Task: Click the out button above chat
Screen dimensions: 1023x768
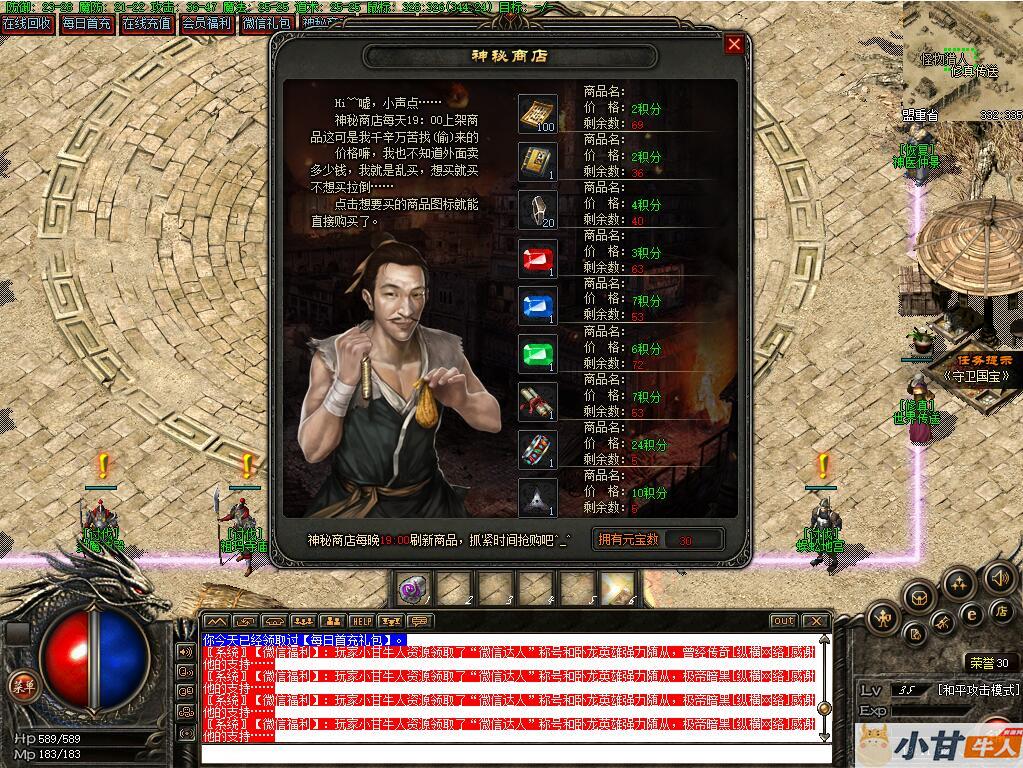Action: (x=783, y=621)
